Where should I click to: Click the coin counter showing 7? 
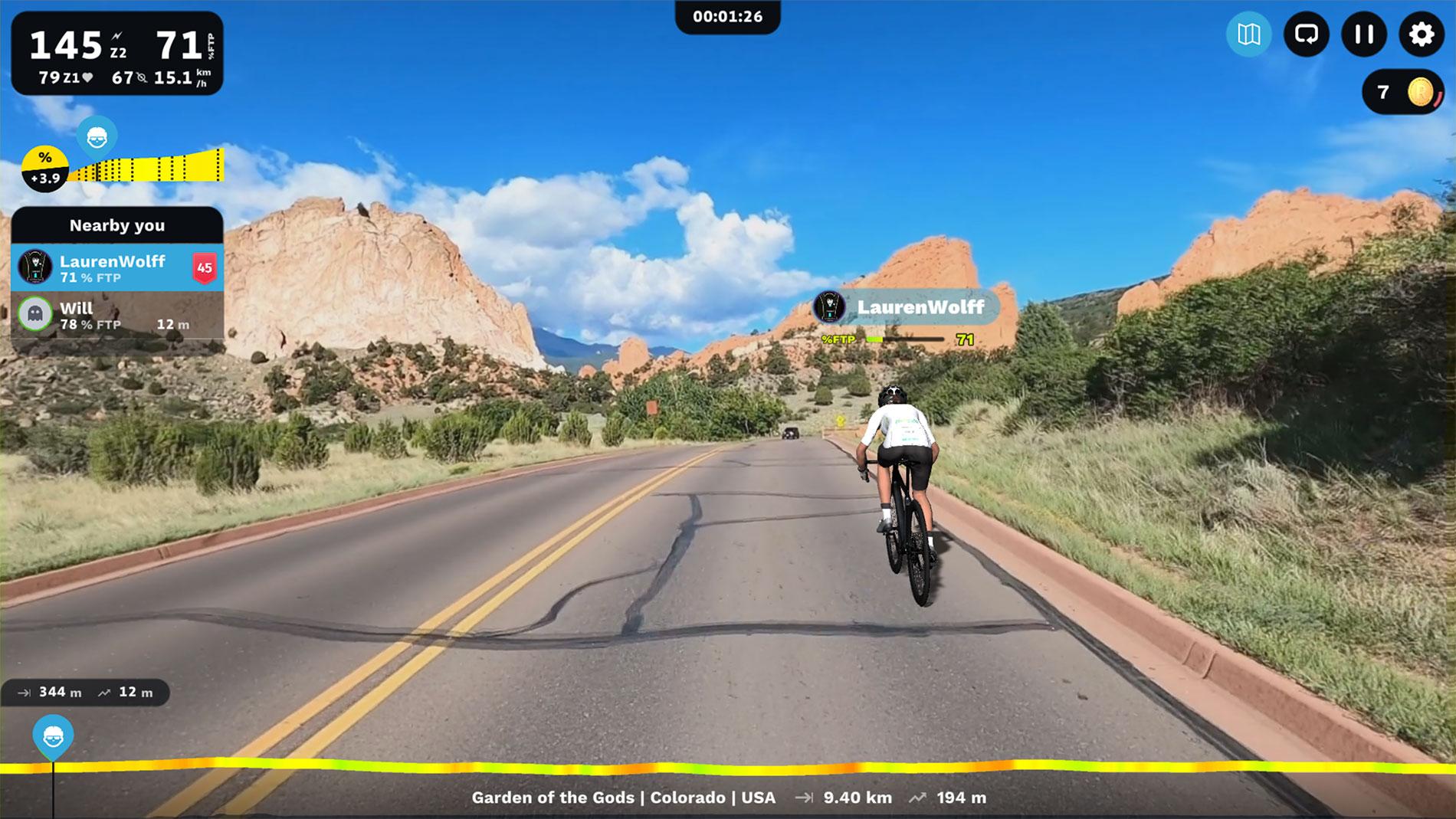(x=1402, y=93)
